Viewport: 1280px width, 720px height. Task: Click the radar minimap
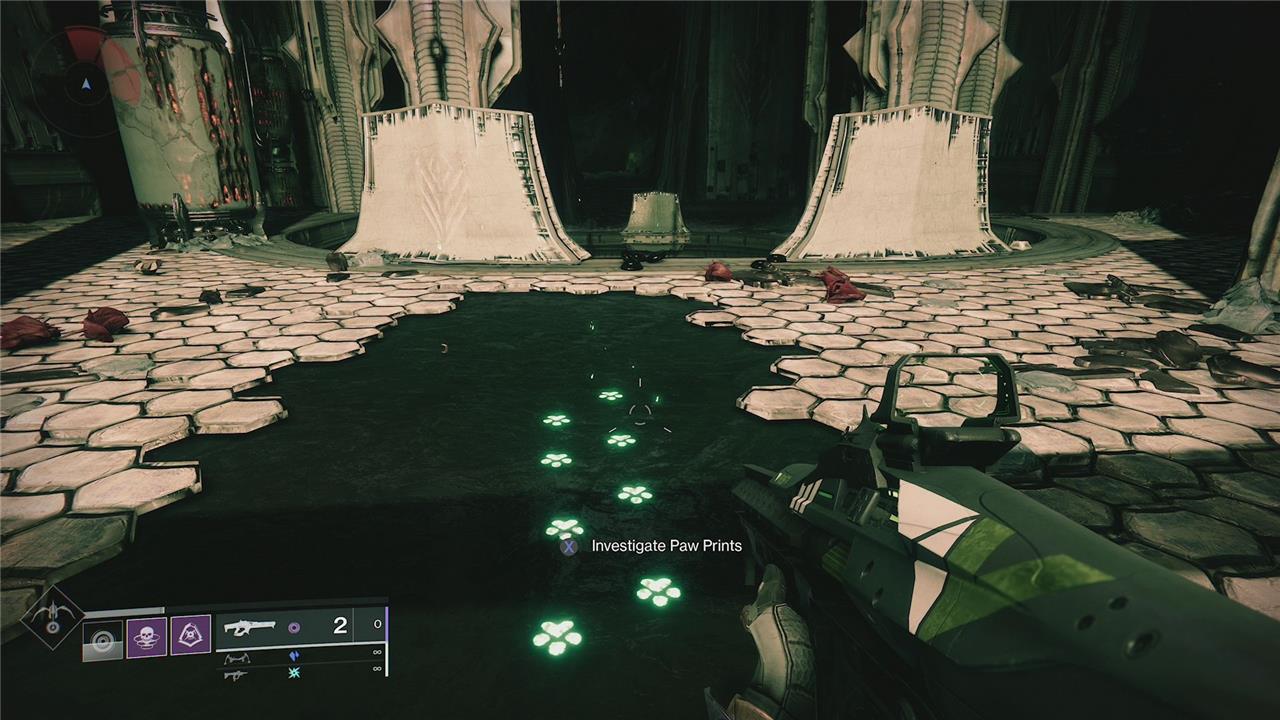pyautogui.click(x=85, y=82)
